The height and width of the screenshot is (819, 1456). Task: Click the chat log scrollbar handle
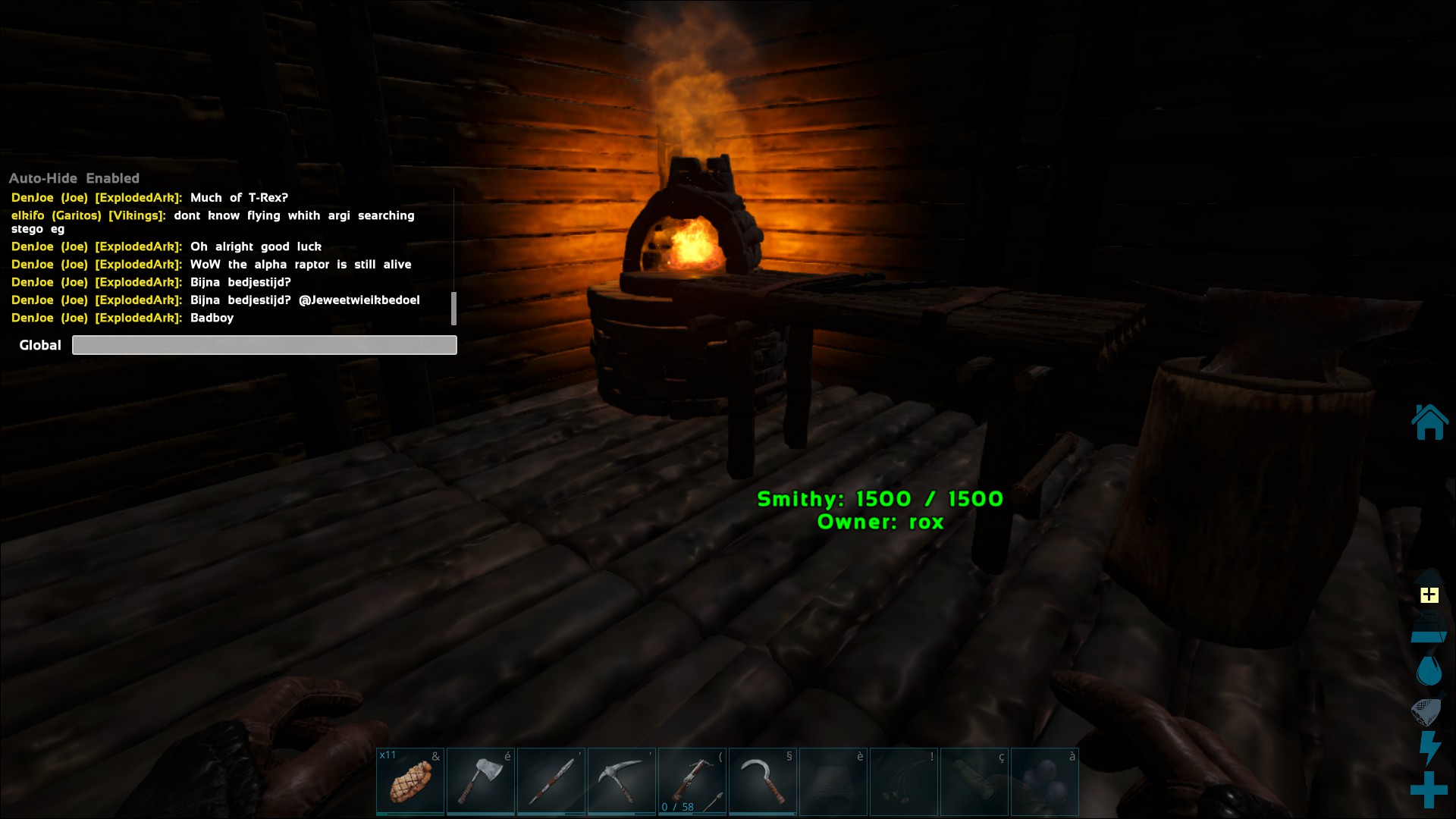453,308
